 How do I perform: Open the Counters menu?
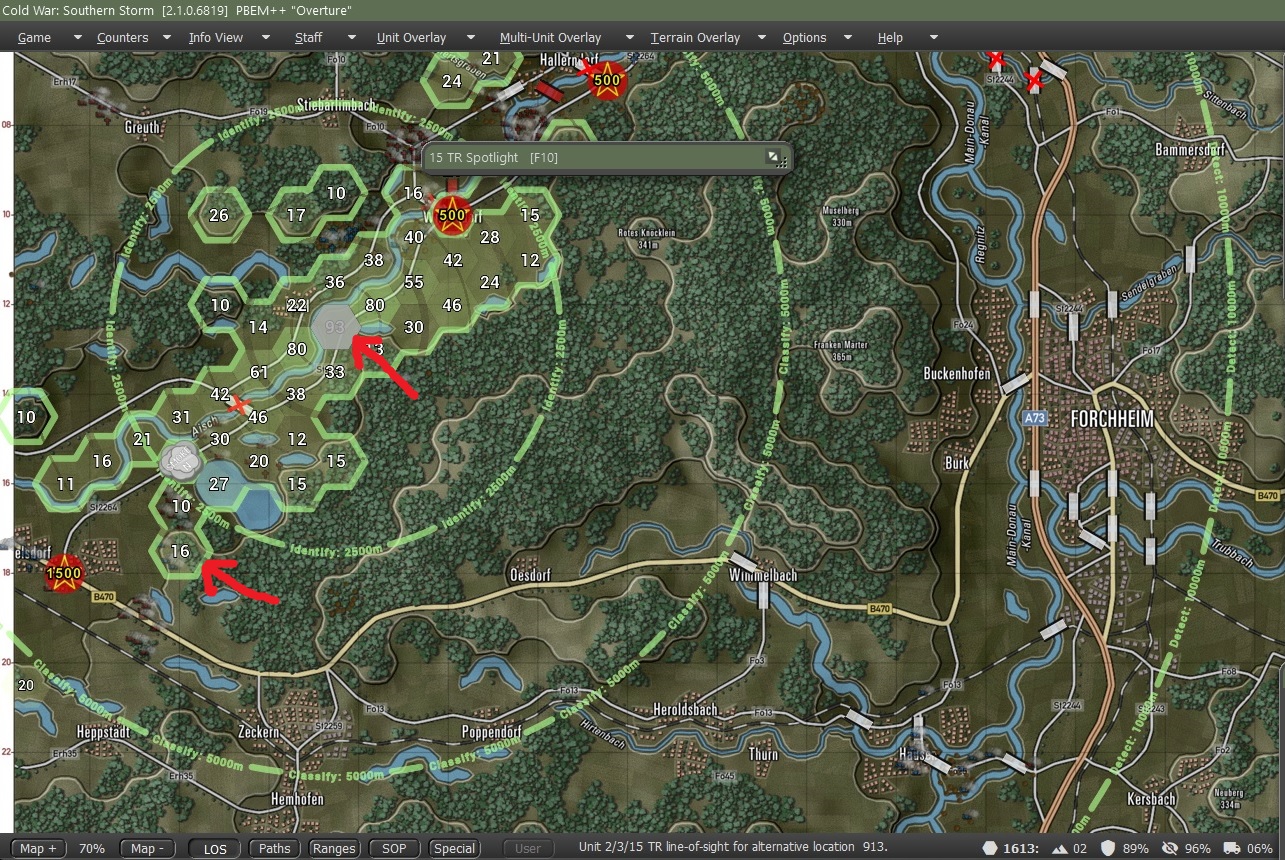click(x=121, y=37)
